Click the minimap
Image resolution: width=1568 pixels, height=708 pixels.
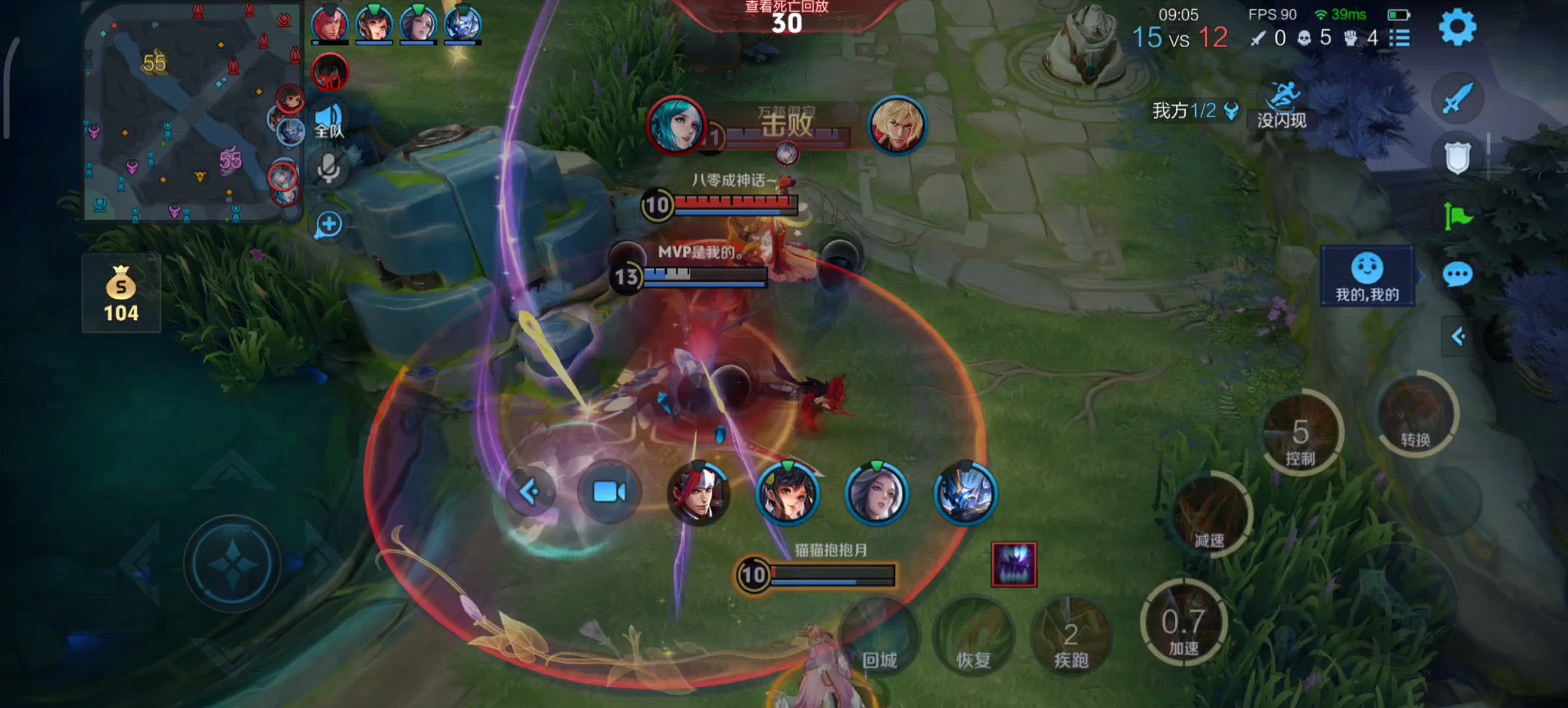tap(190, 111)
